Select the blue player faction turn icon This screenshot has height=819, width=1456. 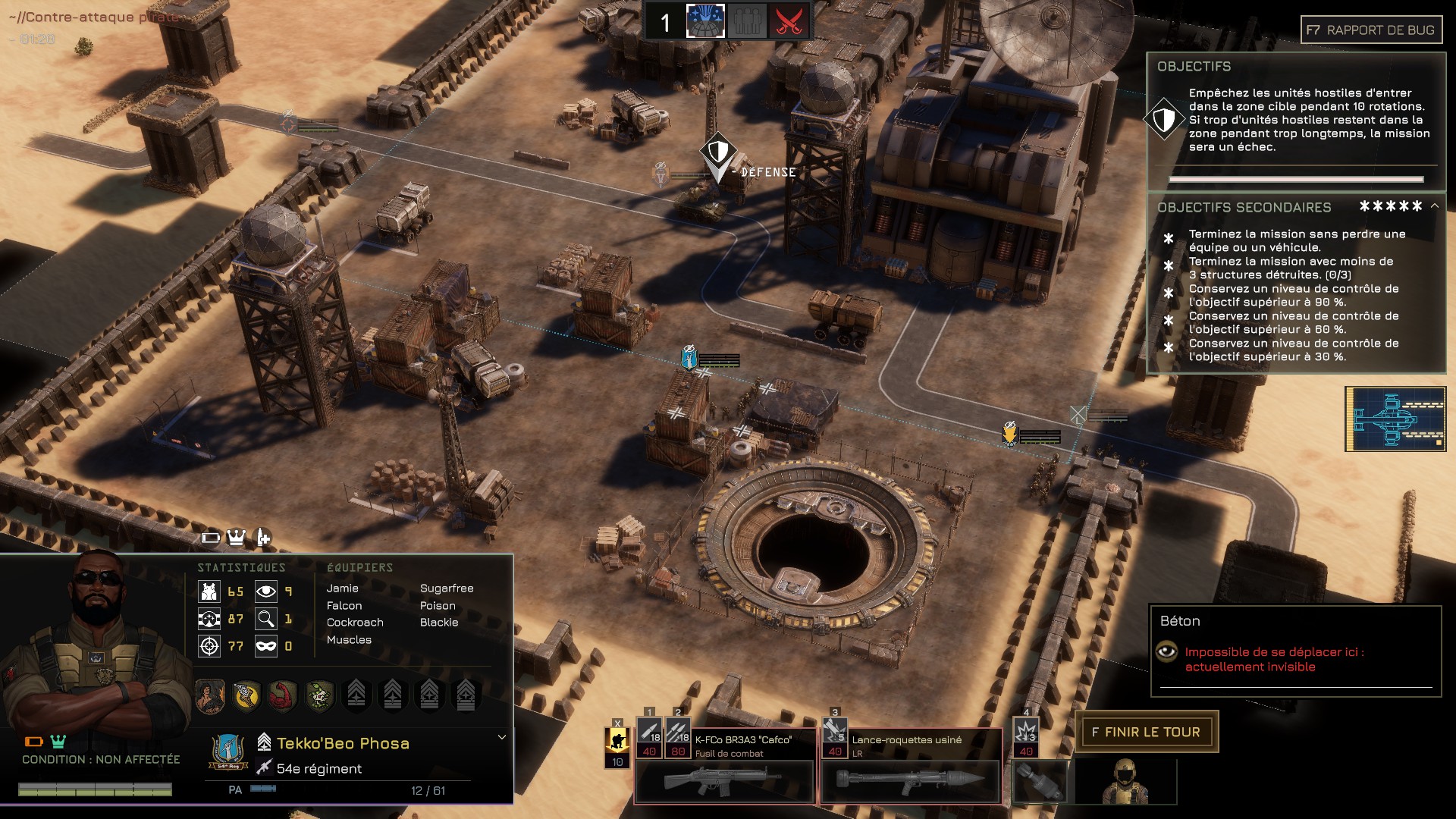click(x=705, y=21)
